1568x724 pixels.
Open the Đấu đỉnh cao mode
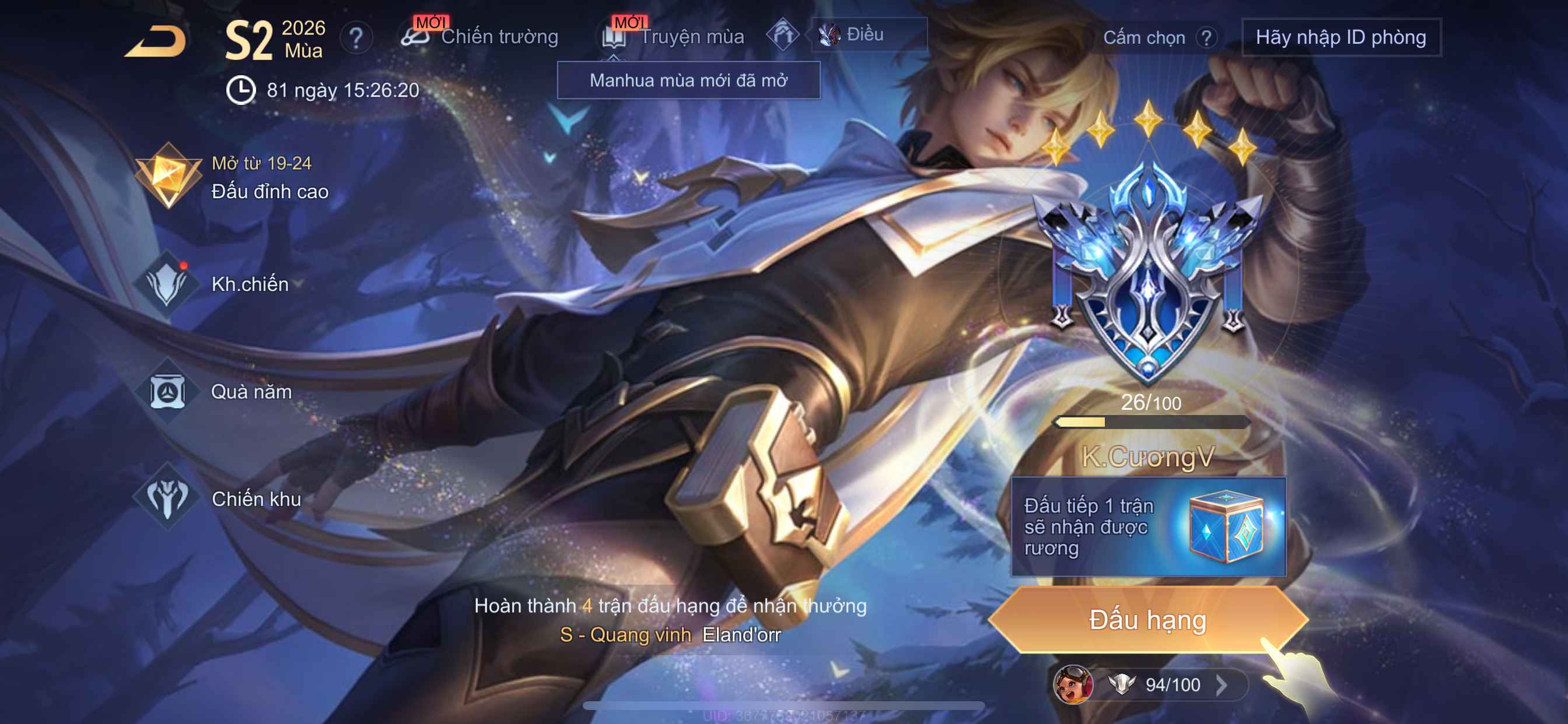click(x=232, y=177)
